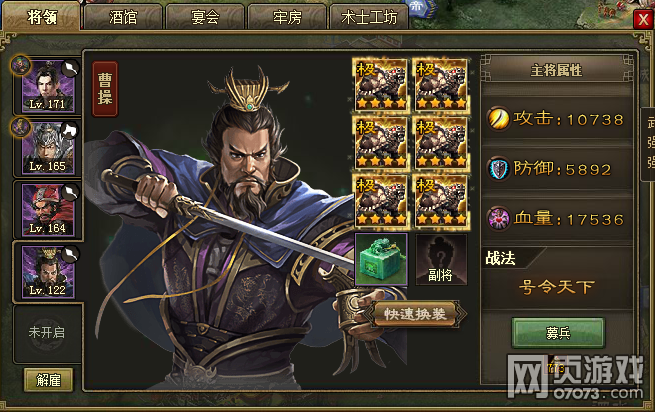The height and width of the screenshot is (412, 655).
Task: Open the 酒馆 tab
Action: [122, 17]
